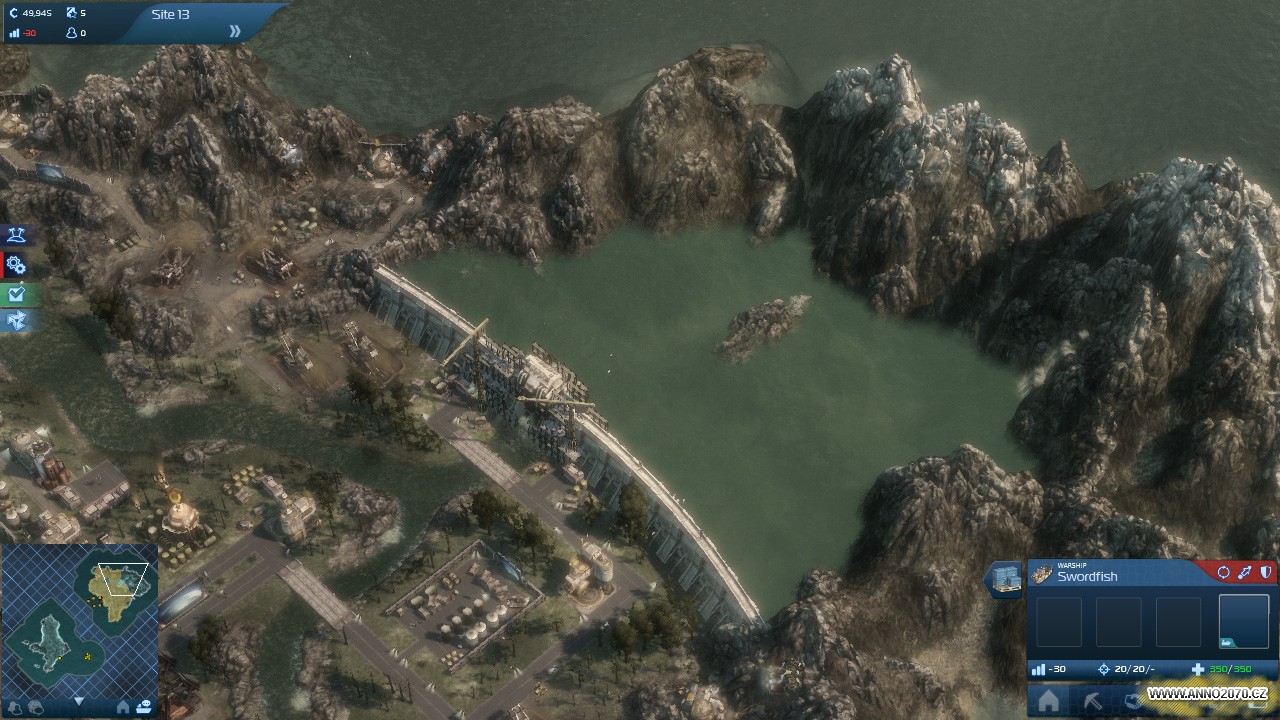Click the ship speech-bubble icon under minimap
Viewport: 1280px width, 720px height.
click(143, 706)
